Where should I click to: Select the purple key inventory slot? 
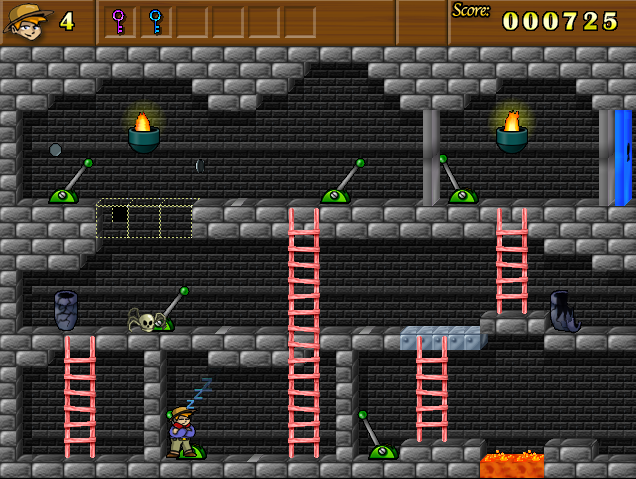[x=119, y=21]
